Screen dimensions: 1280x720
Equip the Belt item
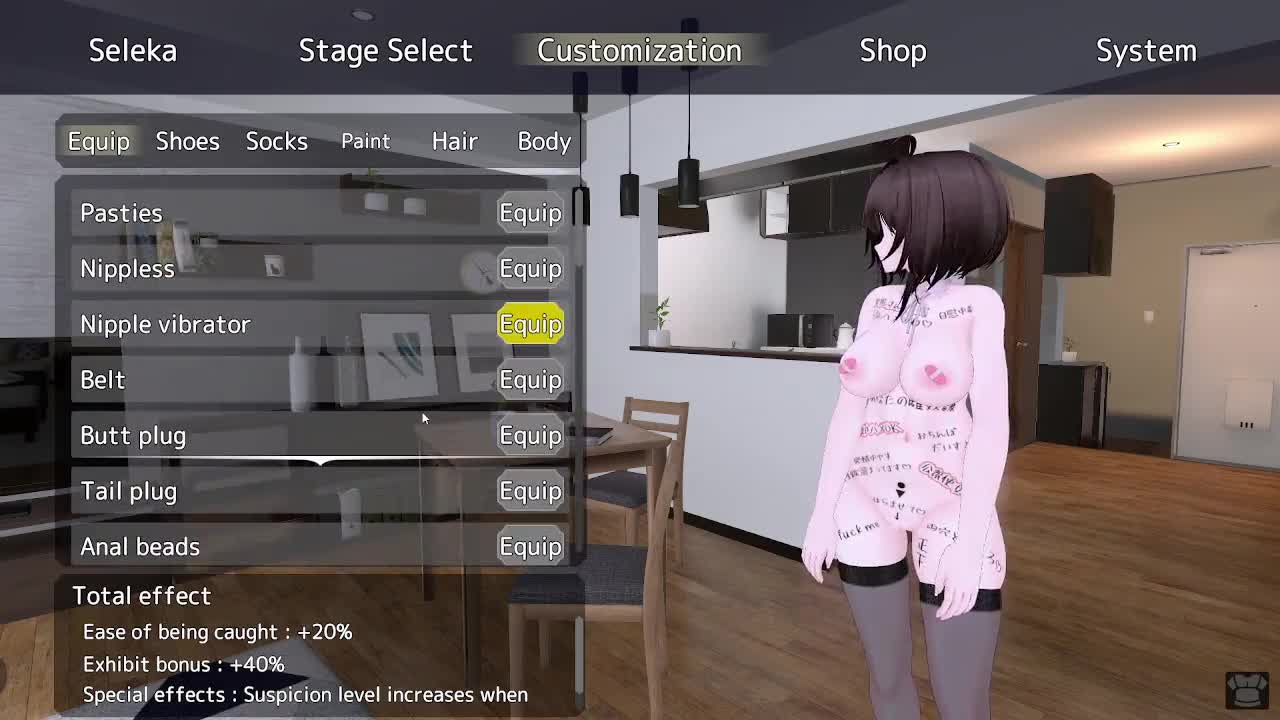[530, 380]
